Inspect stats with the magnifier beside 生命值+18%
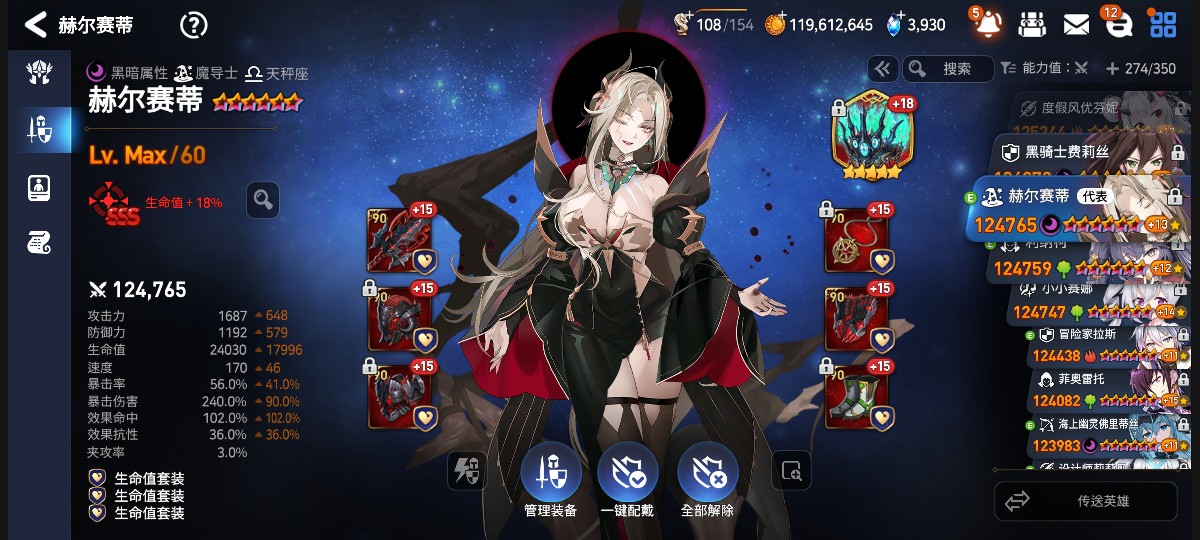Image resolution: width=1200 pixels, height=540 pixels. click(262, 200)
